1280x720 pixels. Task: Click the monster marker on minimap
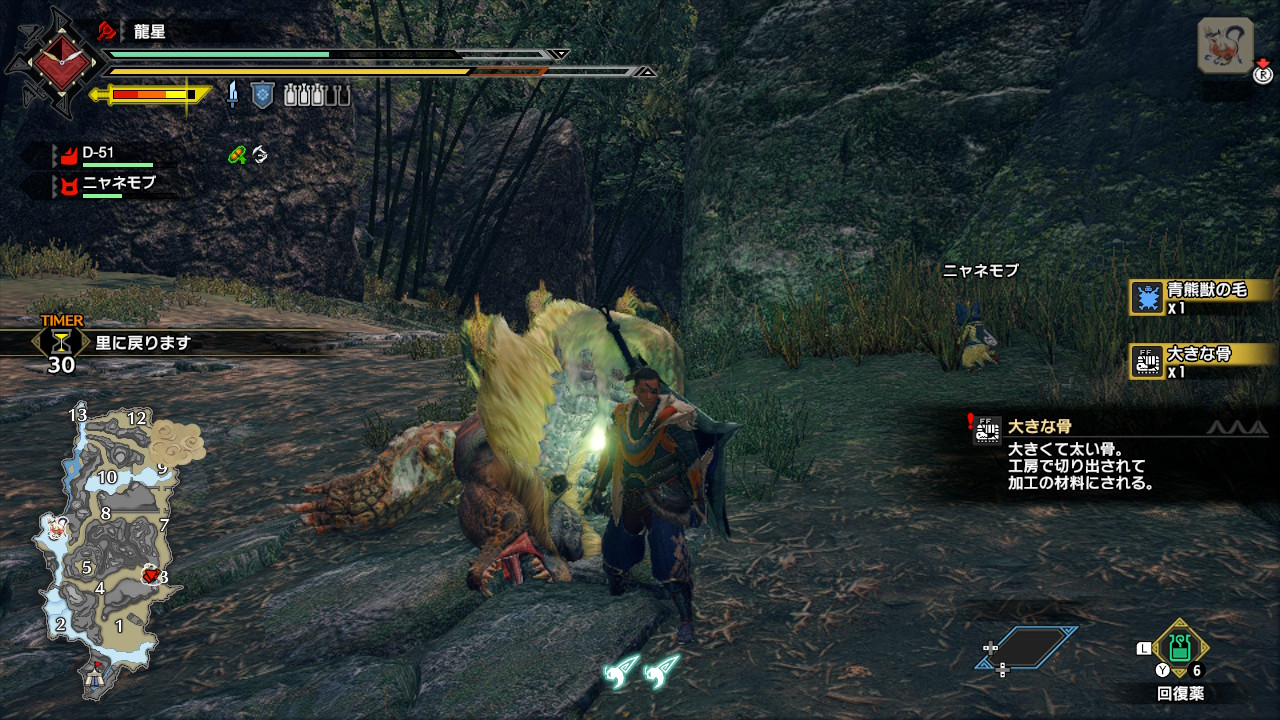point(152,574)
